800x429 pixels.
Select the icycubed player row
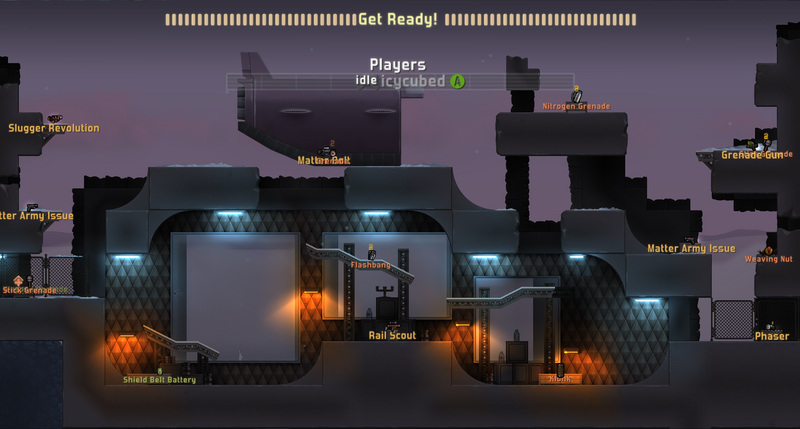pos(400,81)
